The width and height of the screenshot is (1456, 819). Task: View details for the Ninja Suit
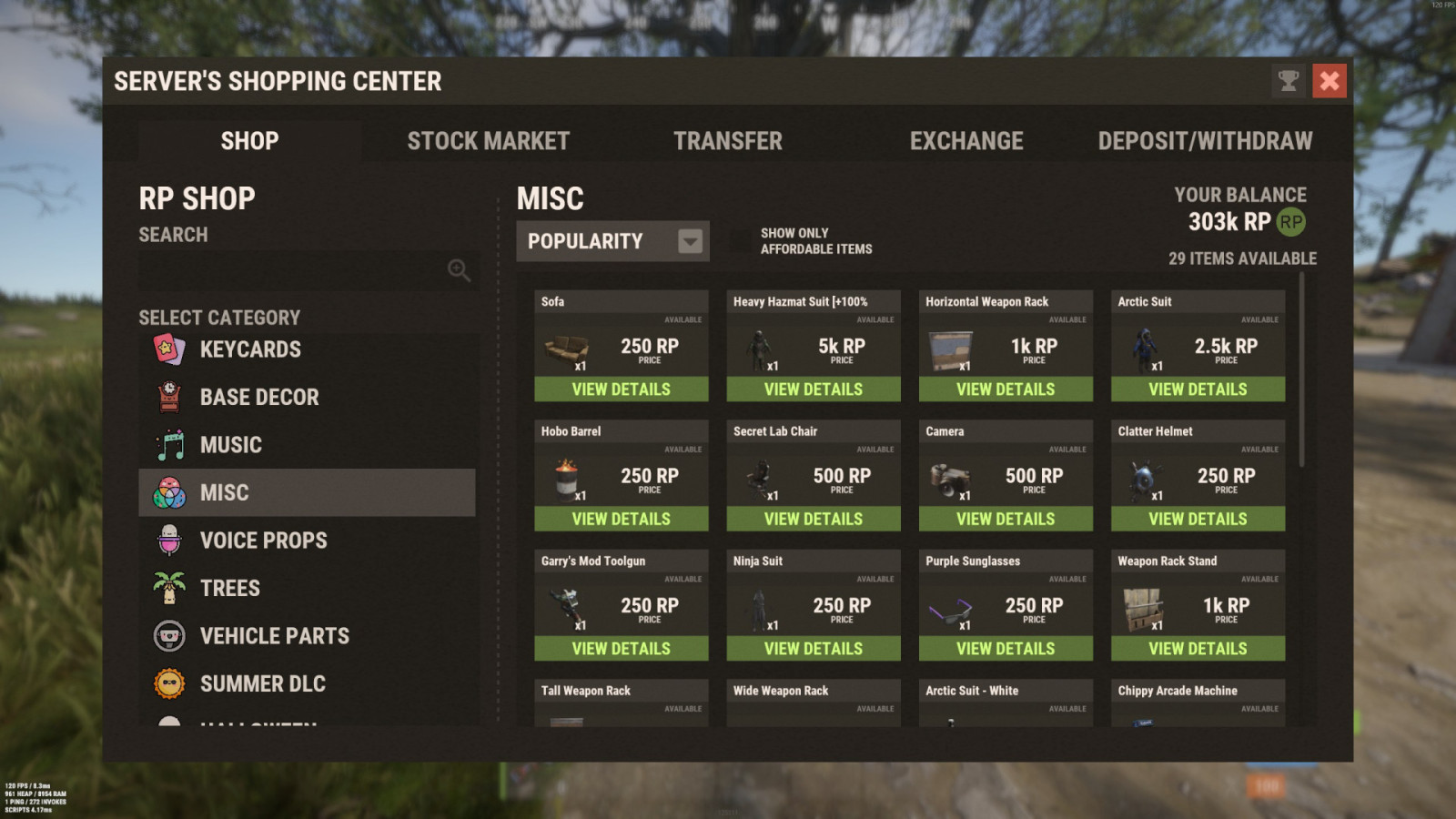[813, 648]
